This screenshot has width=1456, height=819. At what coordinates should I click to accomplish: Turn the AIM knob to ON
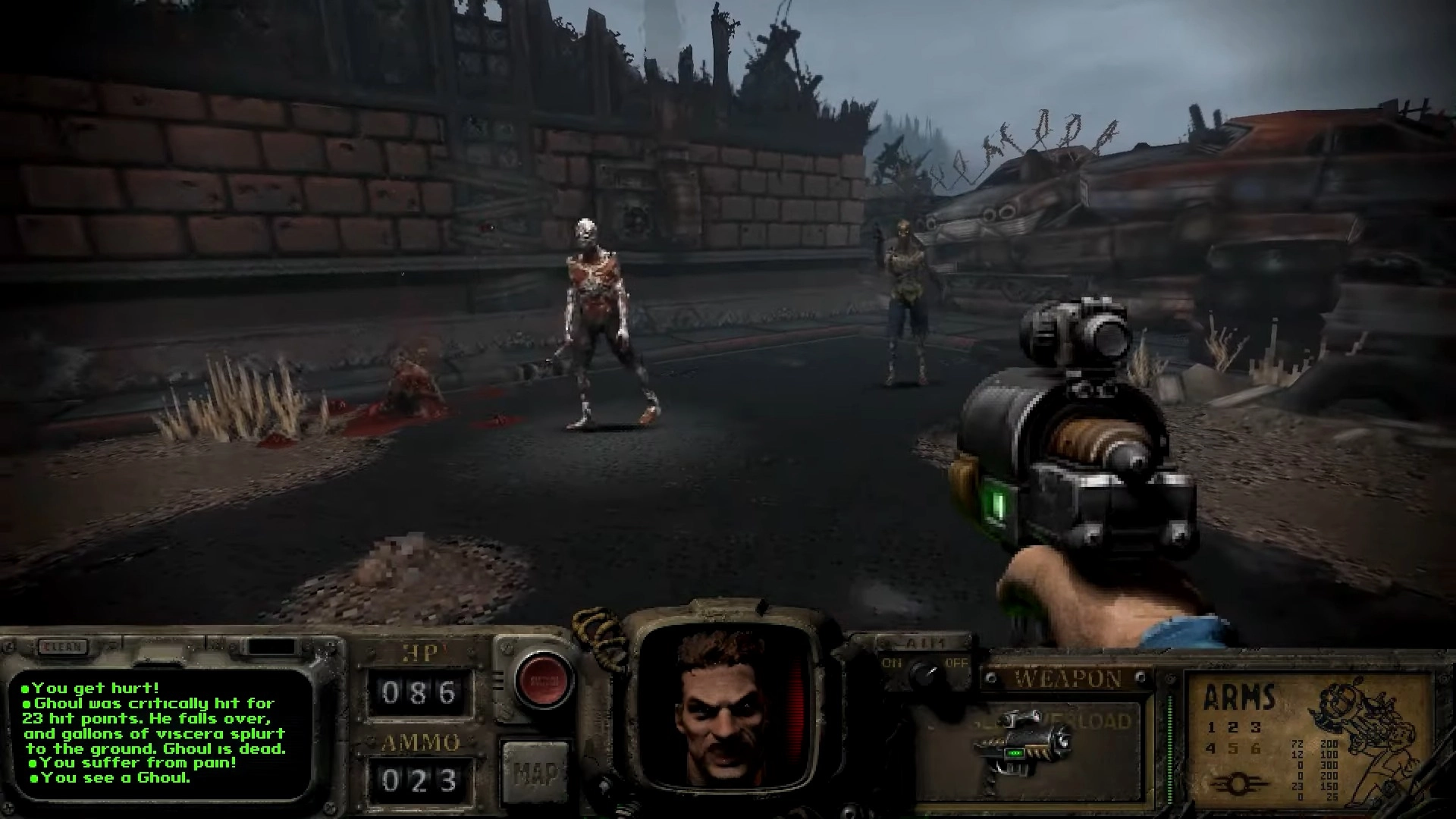892,663
